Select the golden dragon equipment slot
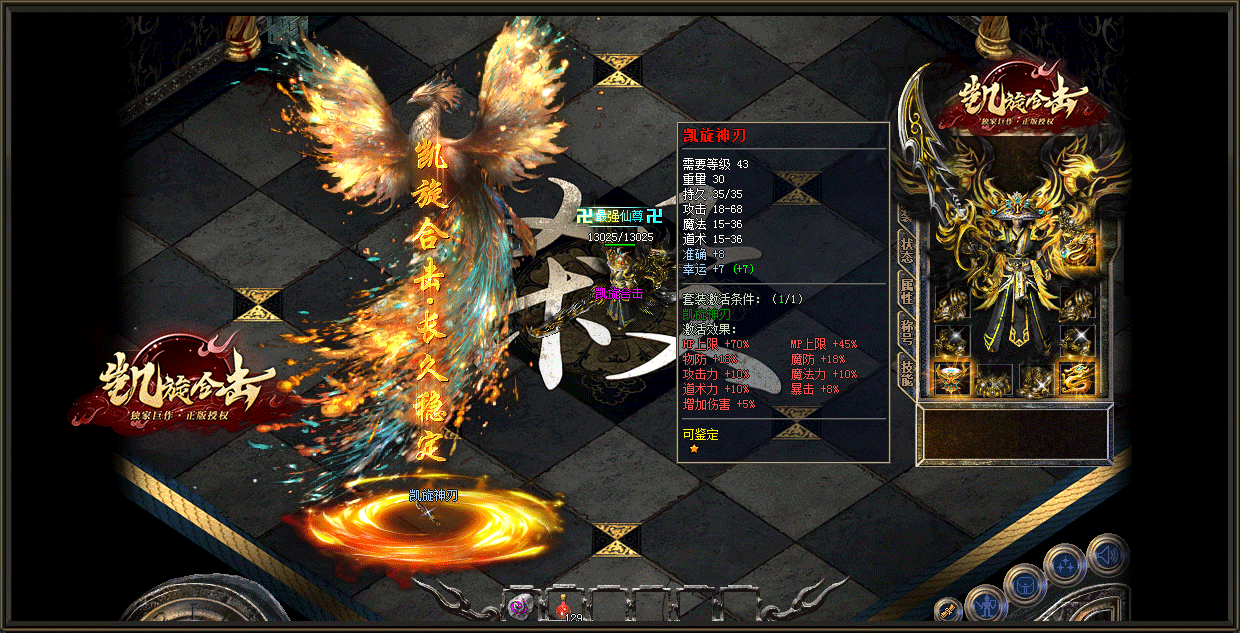Image resolution: width=1240 pixels, height=633 pixels. tap(1077, 379)
